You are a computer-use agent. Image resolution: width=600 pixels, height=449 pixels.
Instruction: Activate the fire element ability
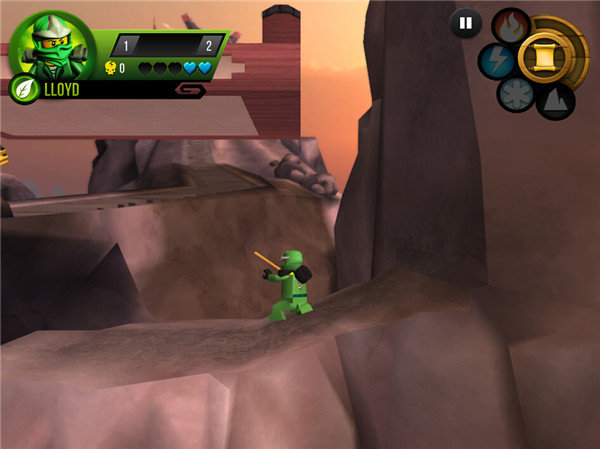pos(511,26)
